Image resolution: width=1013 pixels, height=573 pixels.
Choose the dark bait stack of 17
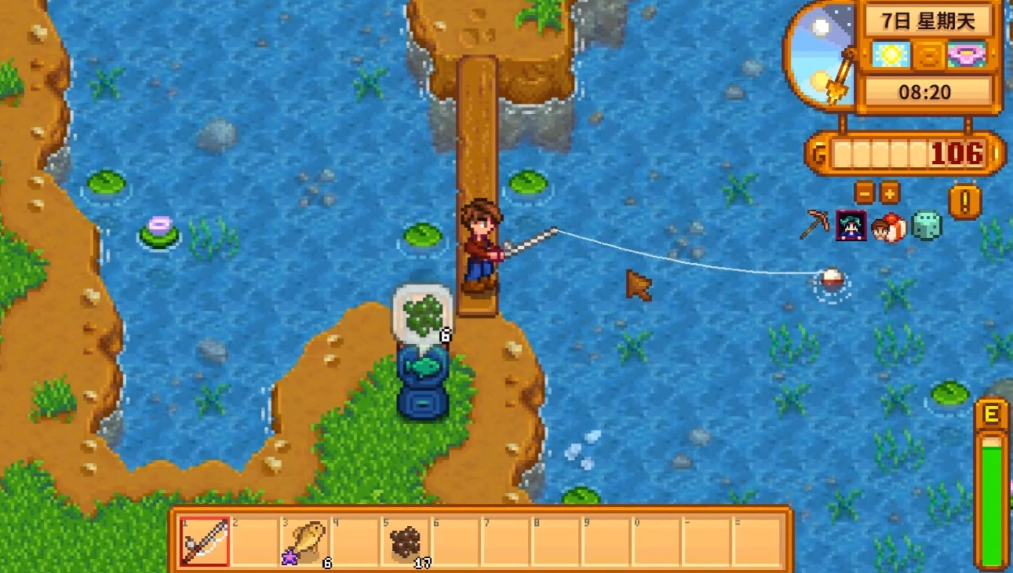[406, 541]
